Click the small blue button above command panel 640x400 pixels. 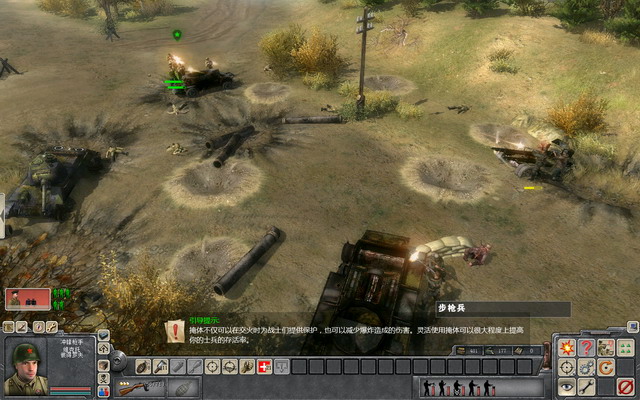click(632, 326)
